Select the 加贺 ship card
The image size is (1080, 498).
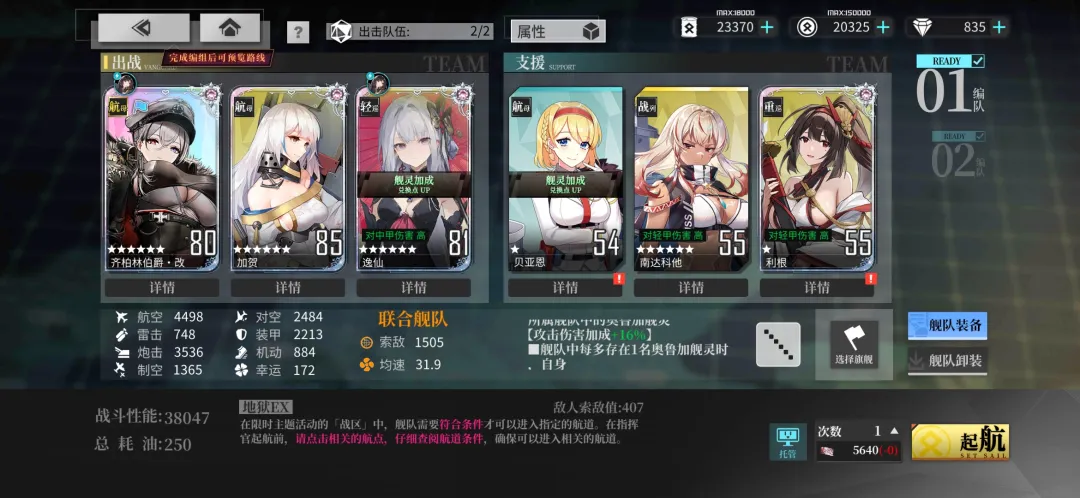tap(288, 178)
